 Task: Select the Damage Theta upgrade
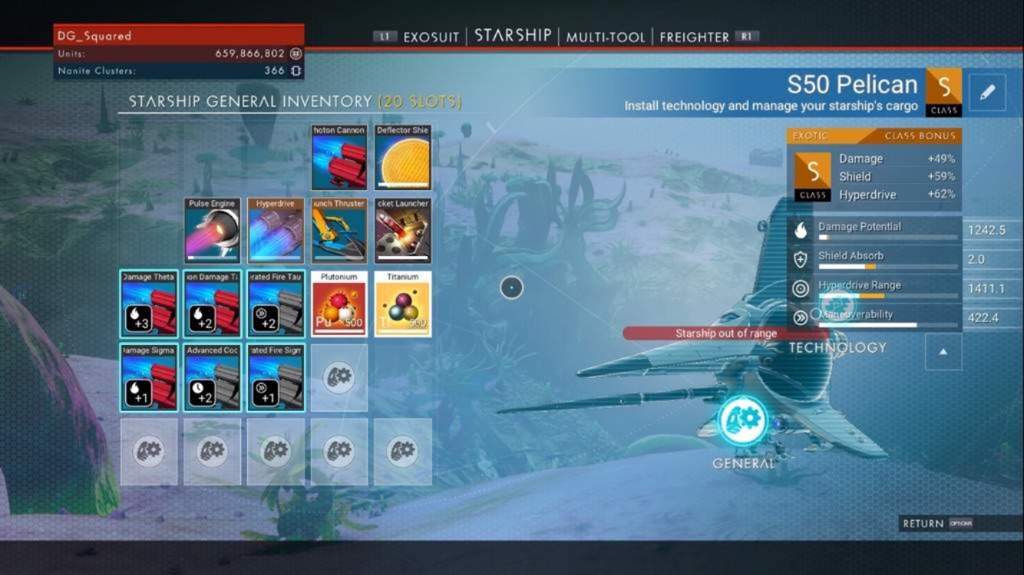tap(149, 304)
